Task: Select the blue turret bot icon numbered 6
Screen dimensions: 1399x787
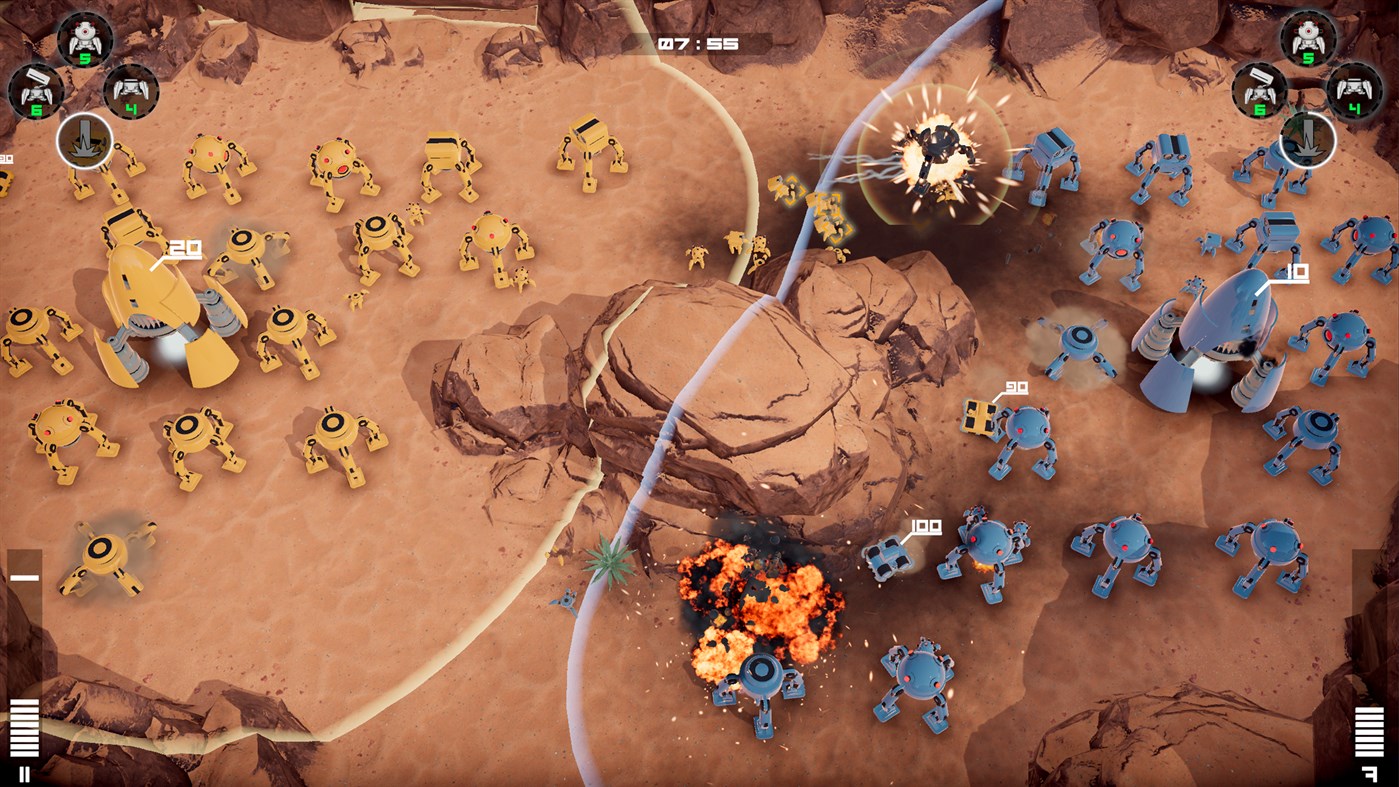Action: (1263, 90)
